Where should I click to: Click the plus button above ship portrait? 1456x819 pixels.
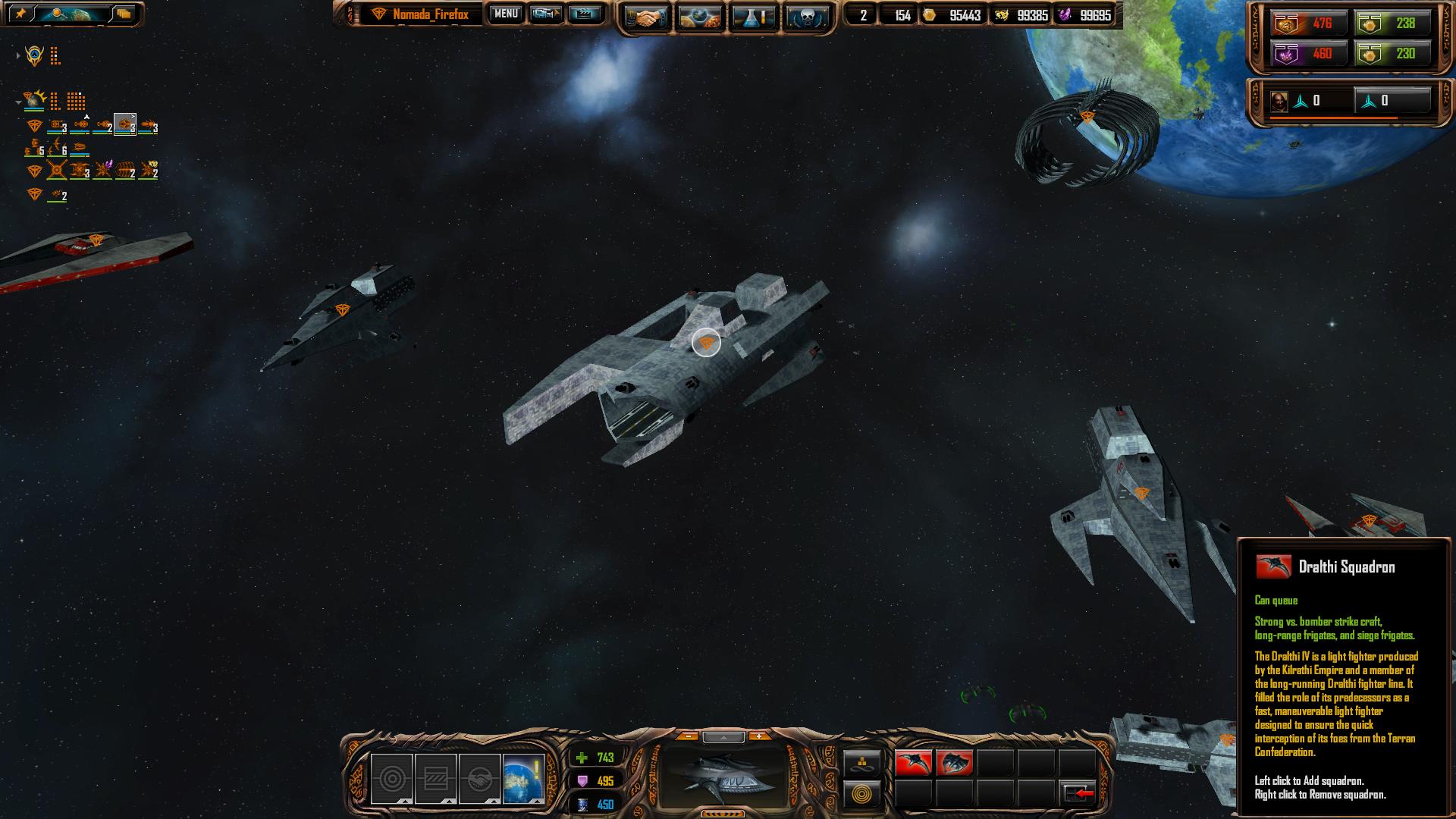[759, 736]
